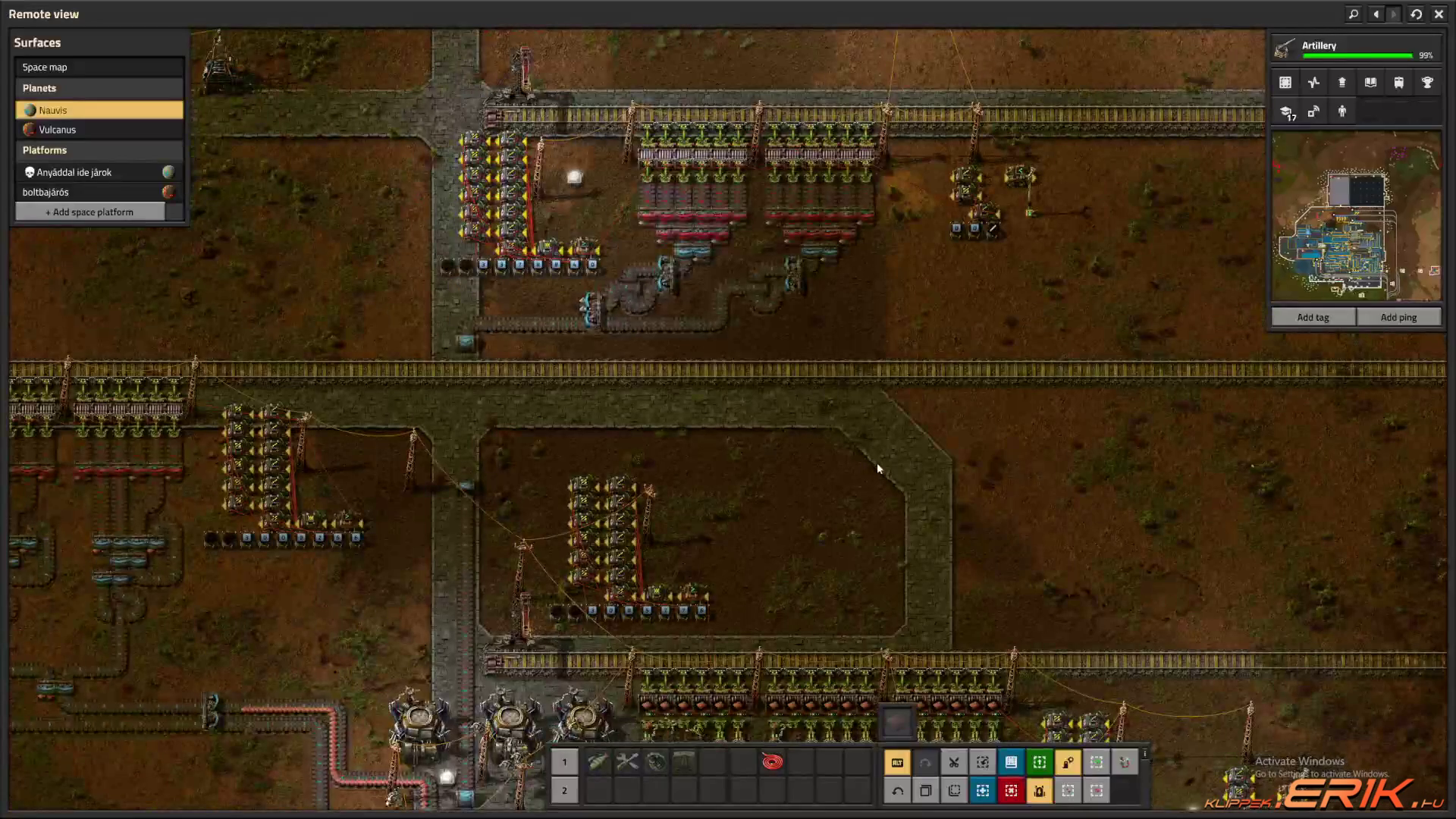Open the trains overview icon
This screenshot has width=1456, height=819.
pos(1398,83)
